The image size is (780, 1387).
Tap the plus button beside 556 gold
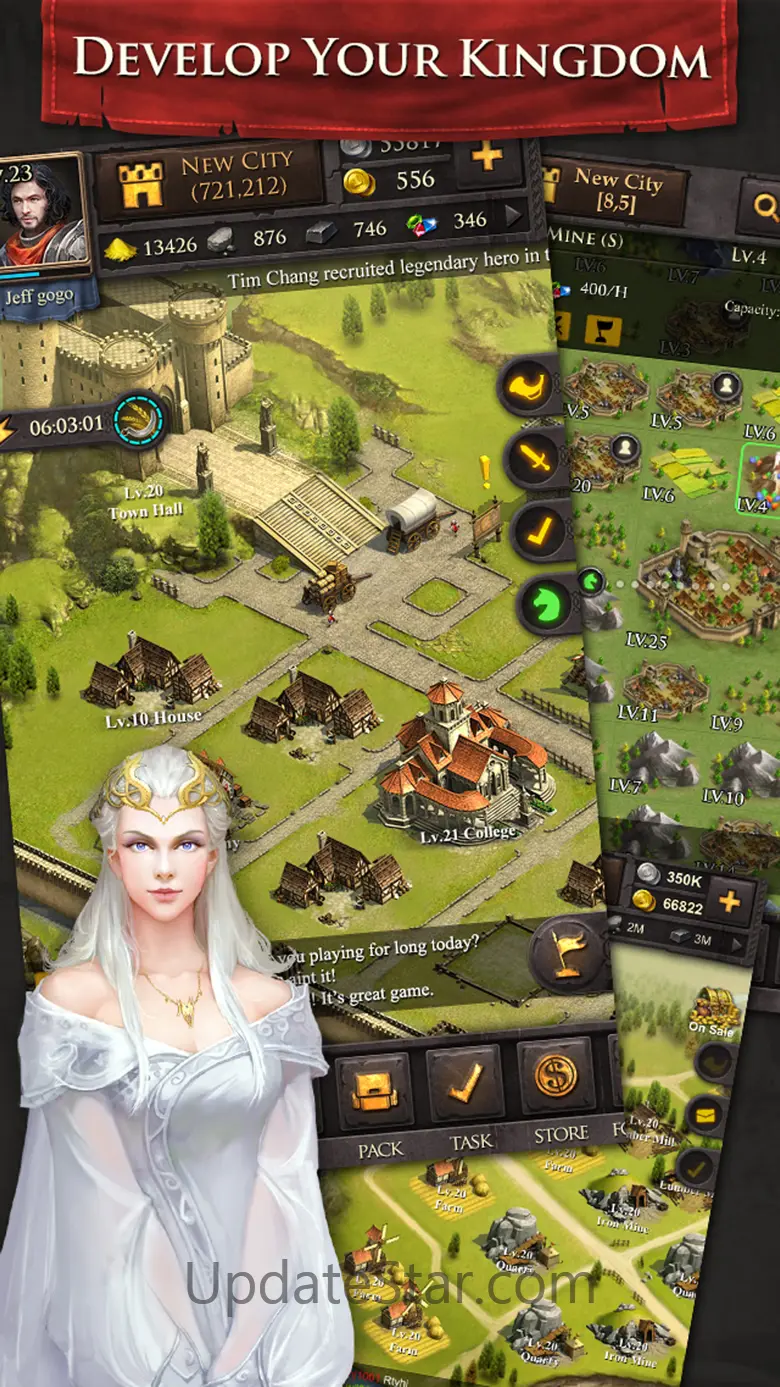pos(487,160)
